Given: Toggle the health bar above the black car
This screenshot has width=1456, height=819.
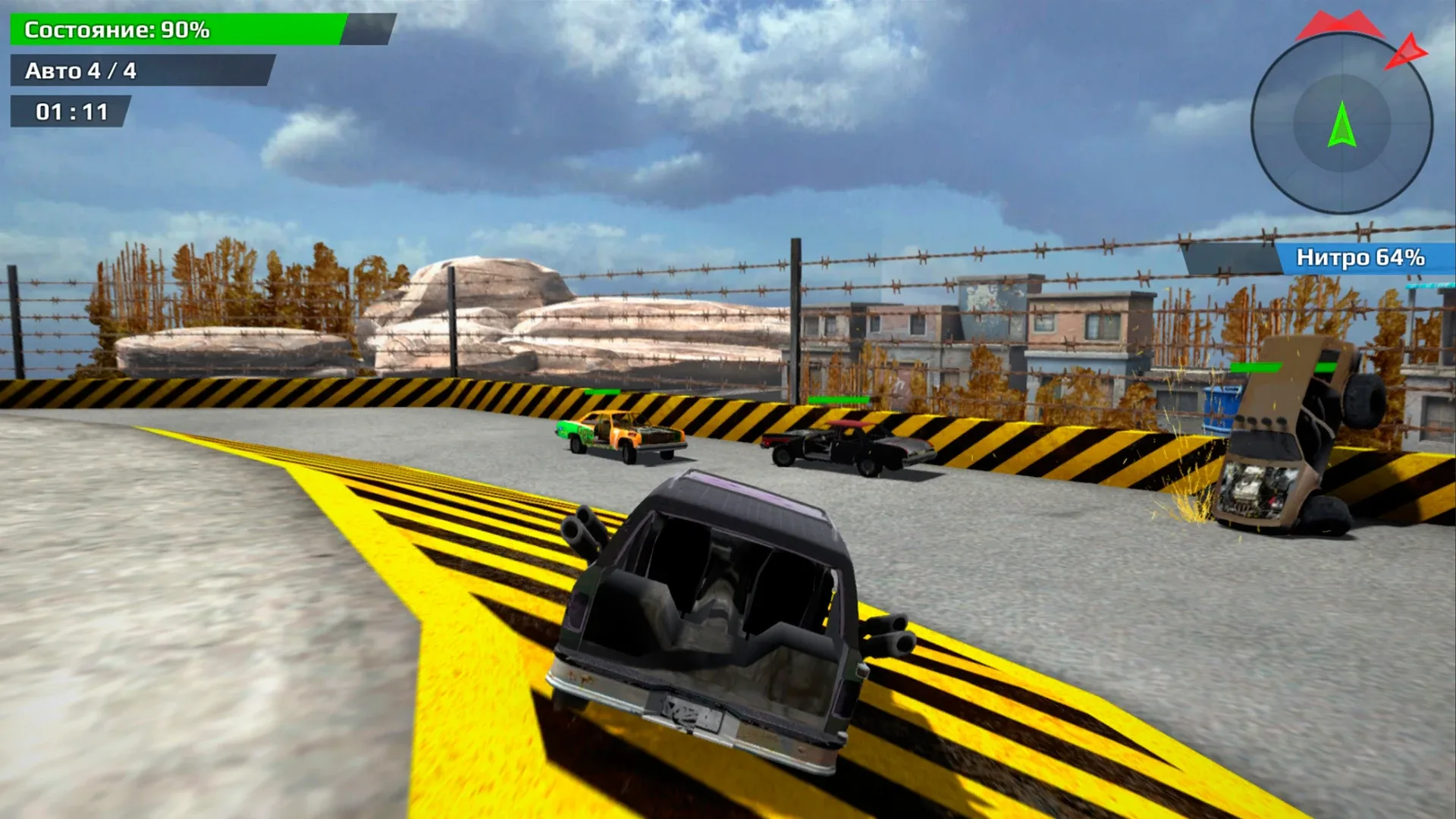Looking at the screenshot, I should [x=838, y=397].
